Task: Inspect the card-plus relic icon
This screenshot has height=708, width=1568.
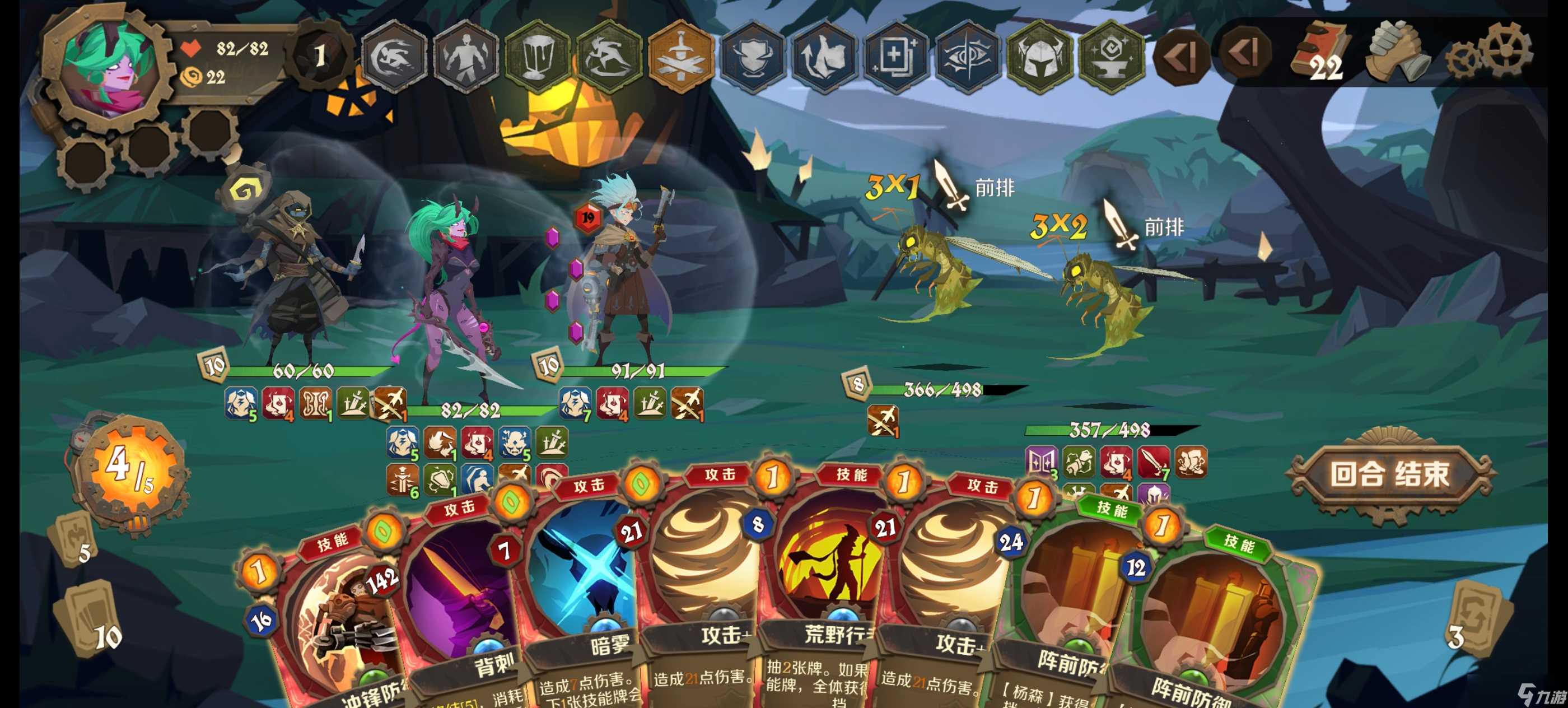Action: (896, 56)
